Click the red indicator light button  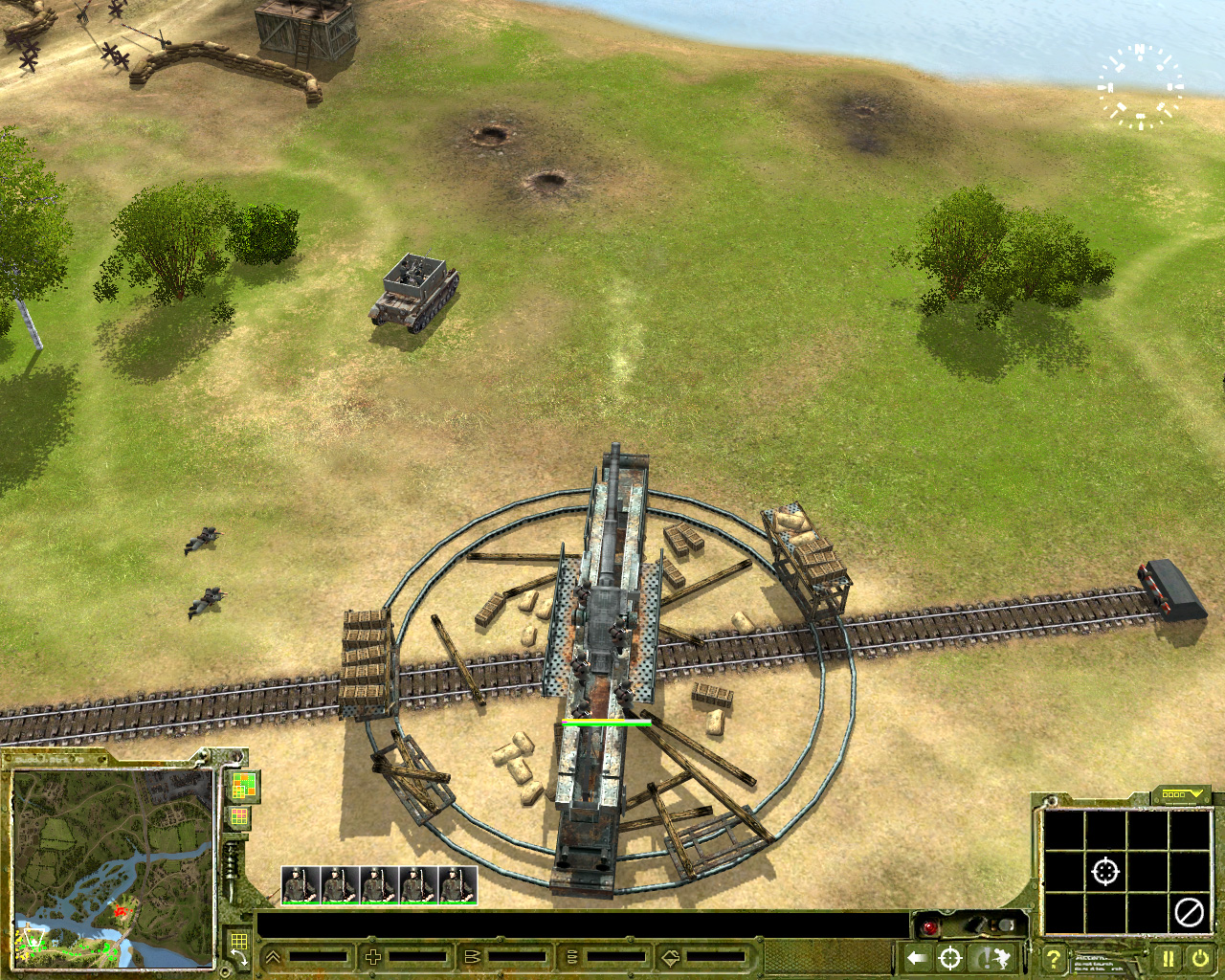928,926
